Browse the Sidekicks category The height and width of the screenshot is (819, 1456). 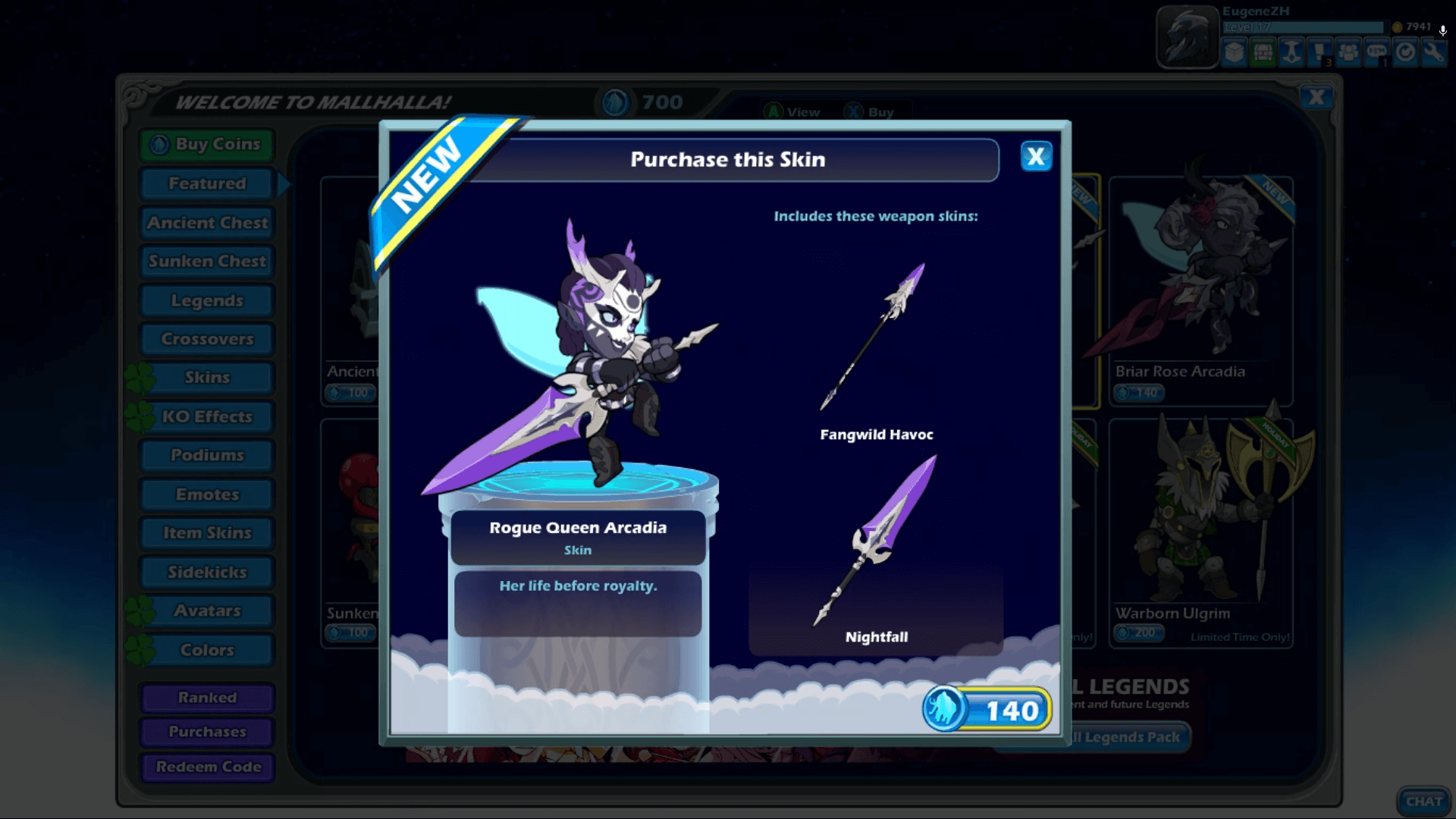[207, 573]
